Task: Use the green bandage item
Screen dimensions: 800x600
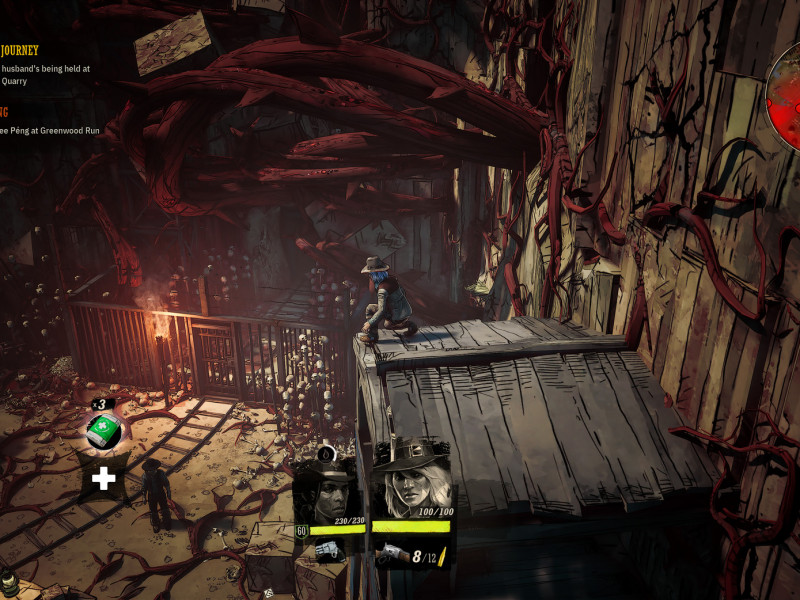Action: [x=103, y=431]
